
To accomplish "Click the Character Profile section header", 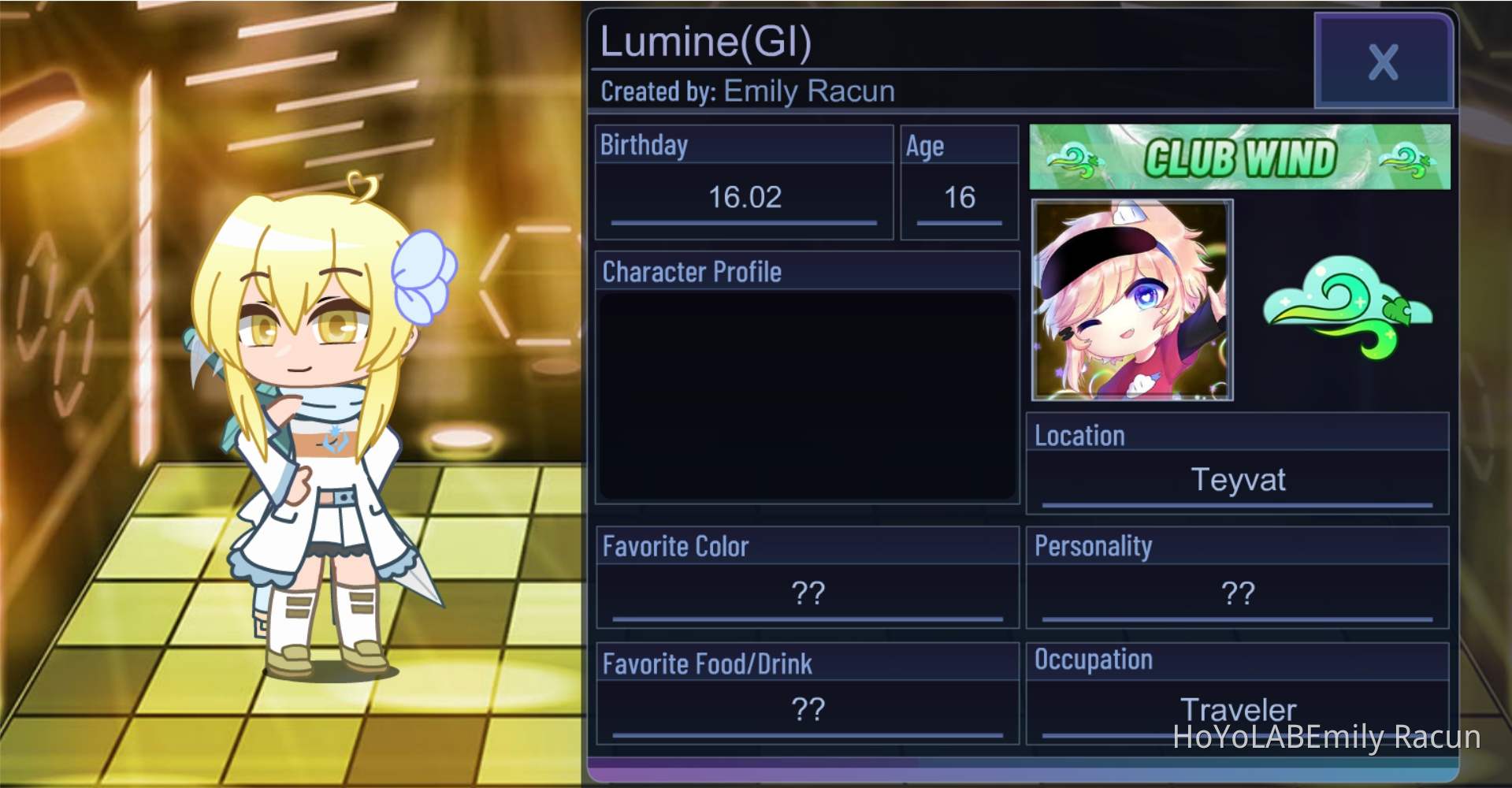I will 691,271.
